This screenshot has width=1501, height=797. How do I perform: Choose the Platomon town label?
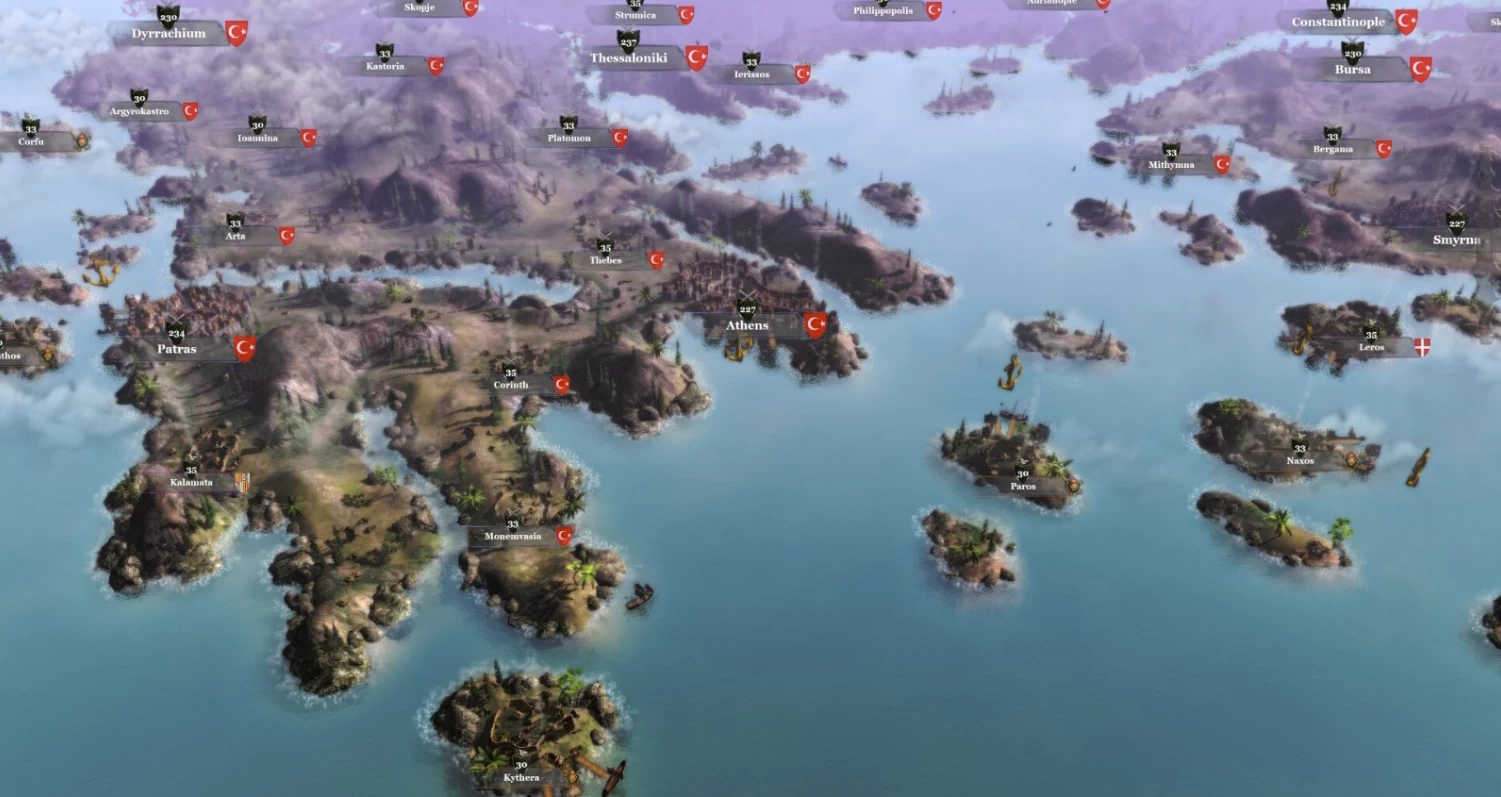point(570,137)
